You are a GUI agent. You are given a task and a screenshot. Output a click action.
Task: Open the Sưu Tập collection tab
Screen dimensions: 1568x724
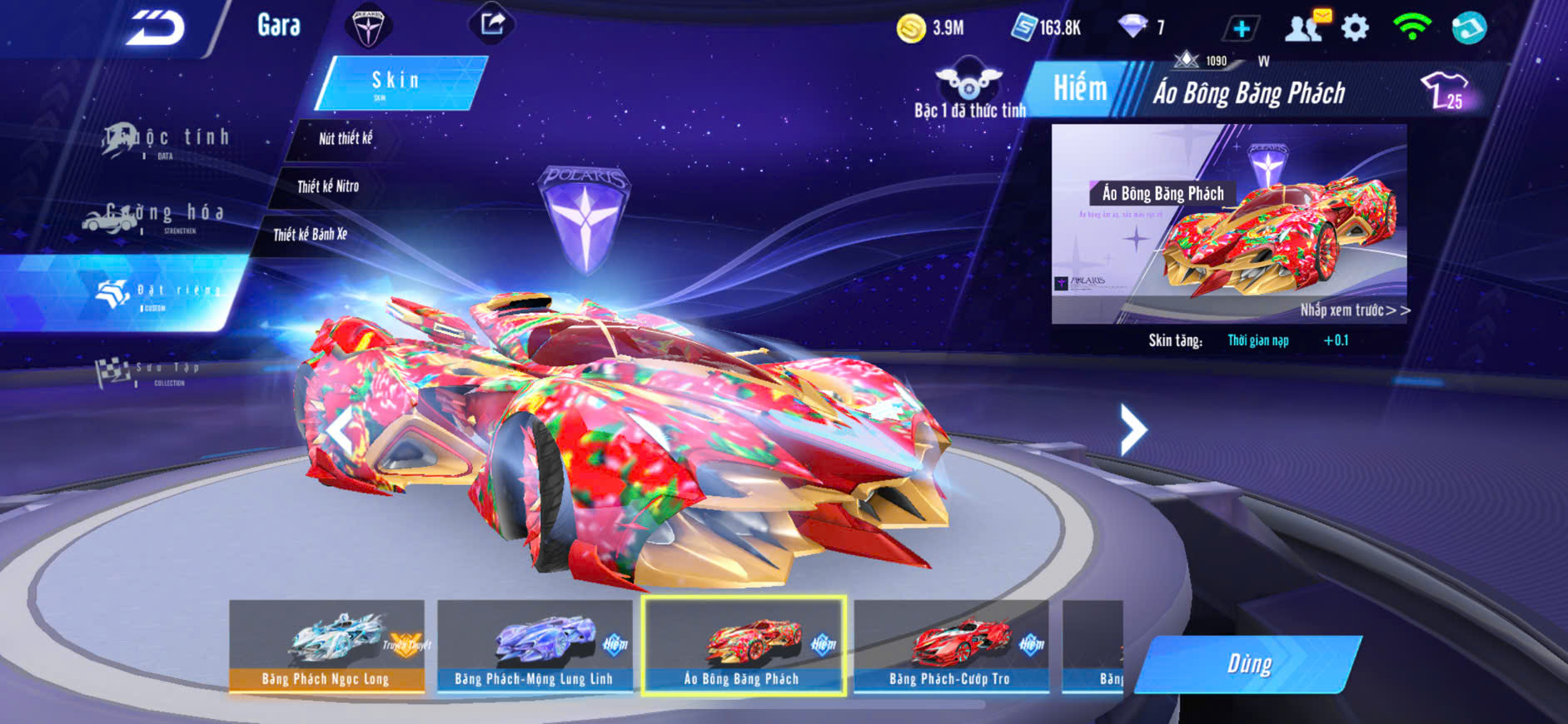click(148, 372)
